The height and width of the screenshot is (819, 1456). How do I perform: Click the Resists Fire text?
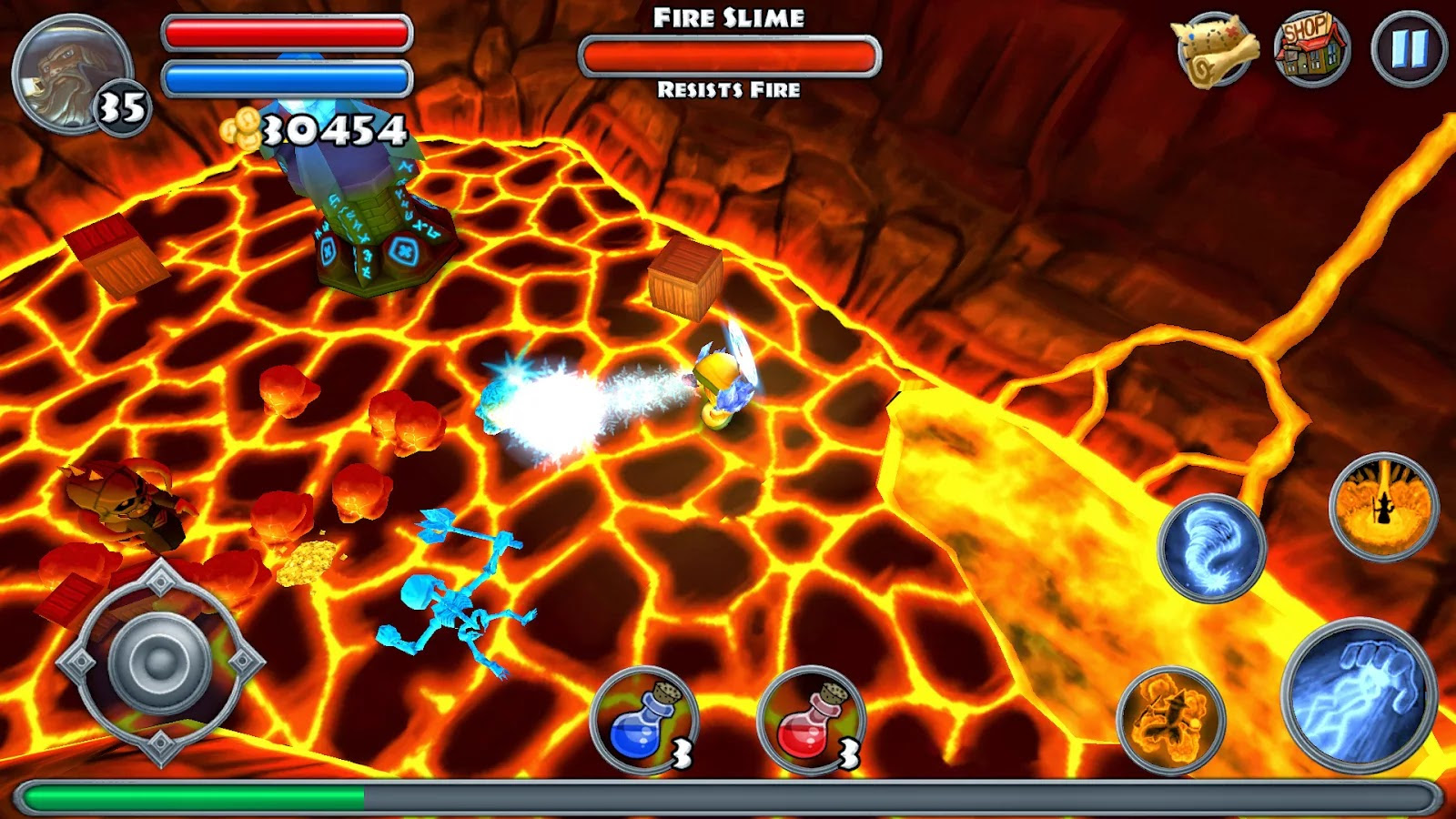pos(728,89)
